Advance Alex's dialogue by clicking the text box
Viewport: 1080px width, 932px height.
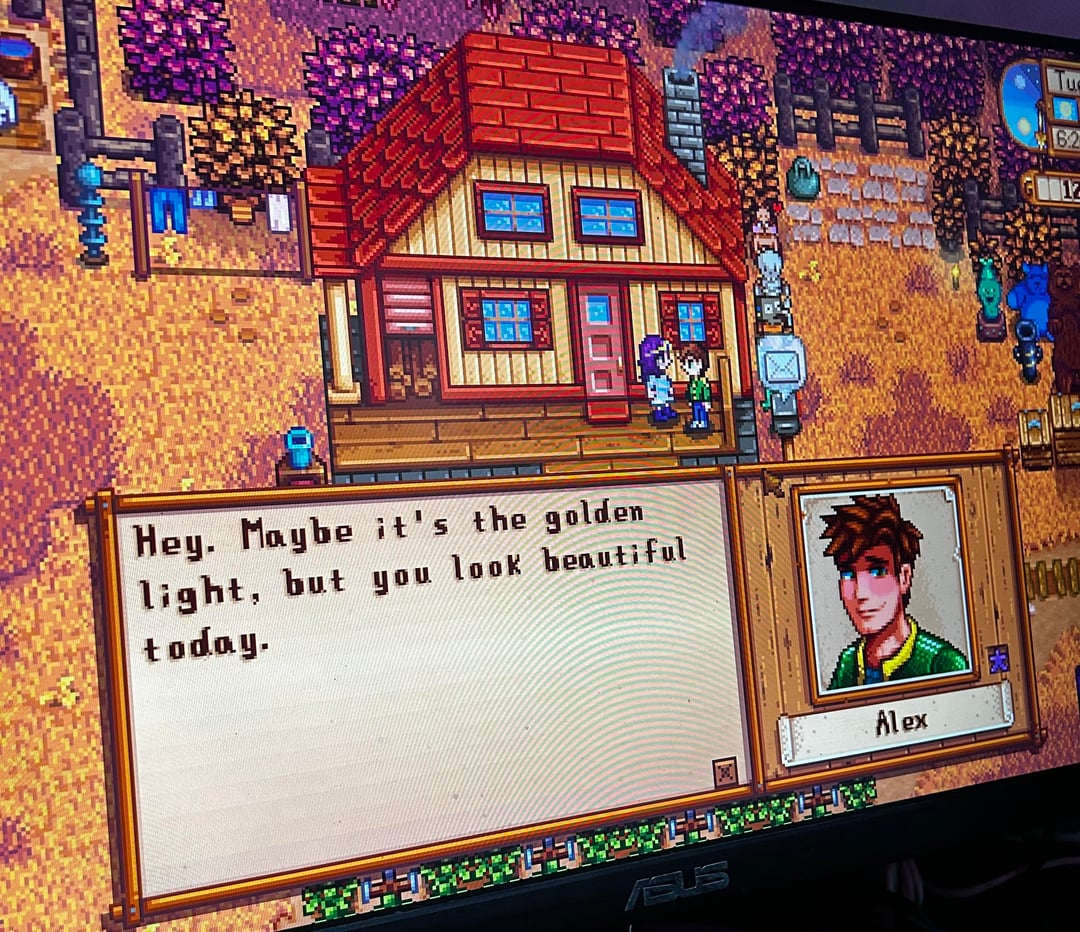430,680
